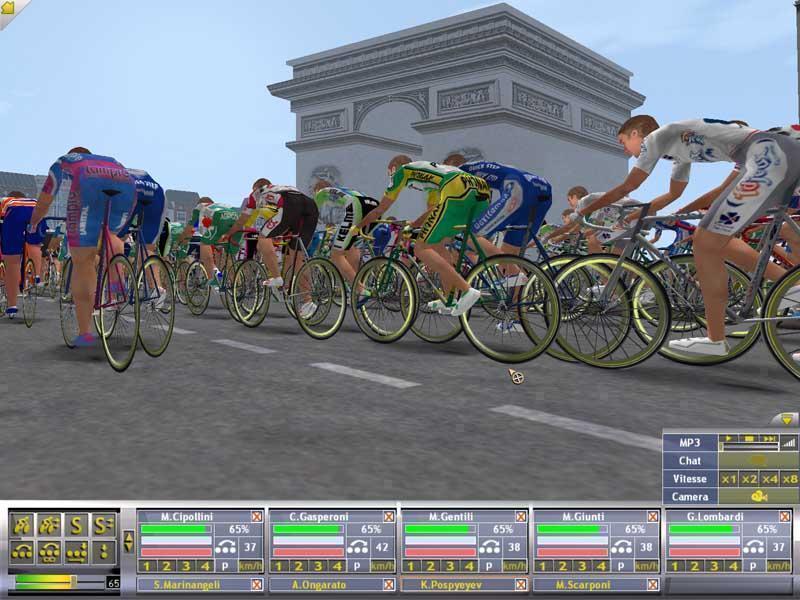Set game speed to x4
Image resolution: width=800 pixels, height=600 pixels.
click(769, 479)
